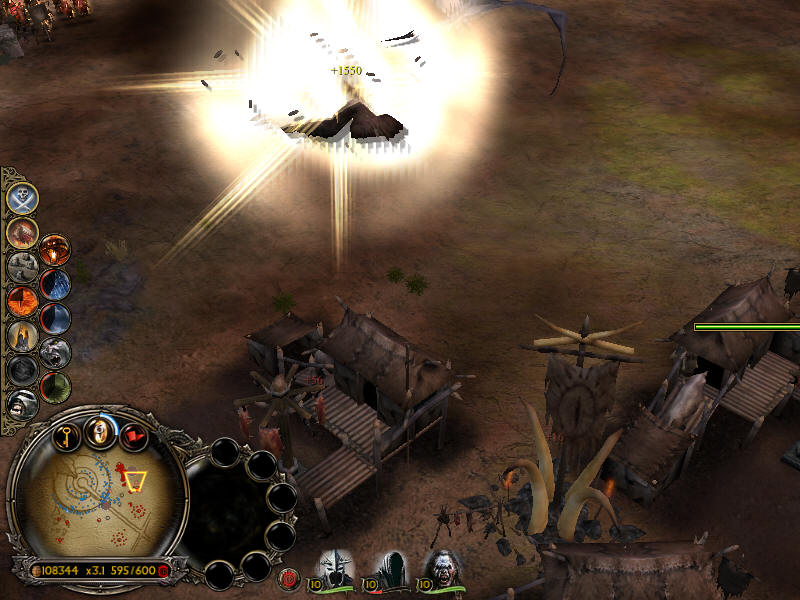Viewport: 800px width, 600px height.
Task: Click the red emblem beside population count
Action: point(164,570)
